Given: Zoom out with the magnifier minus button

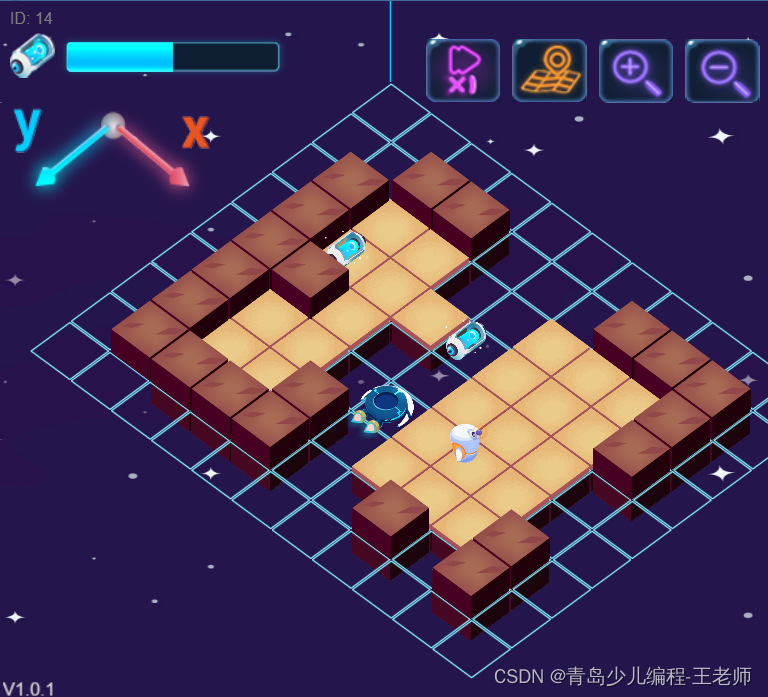Looking at the screenshot, I should pyautogui.click(x=721, y=71).
